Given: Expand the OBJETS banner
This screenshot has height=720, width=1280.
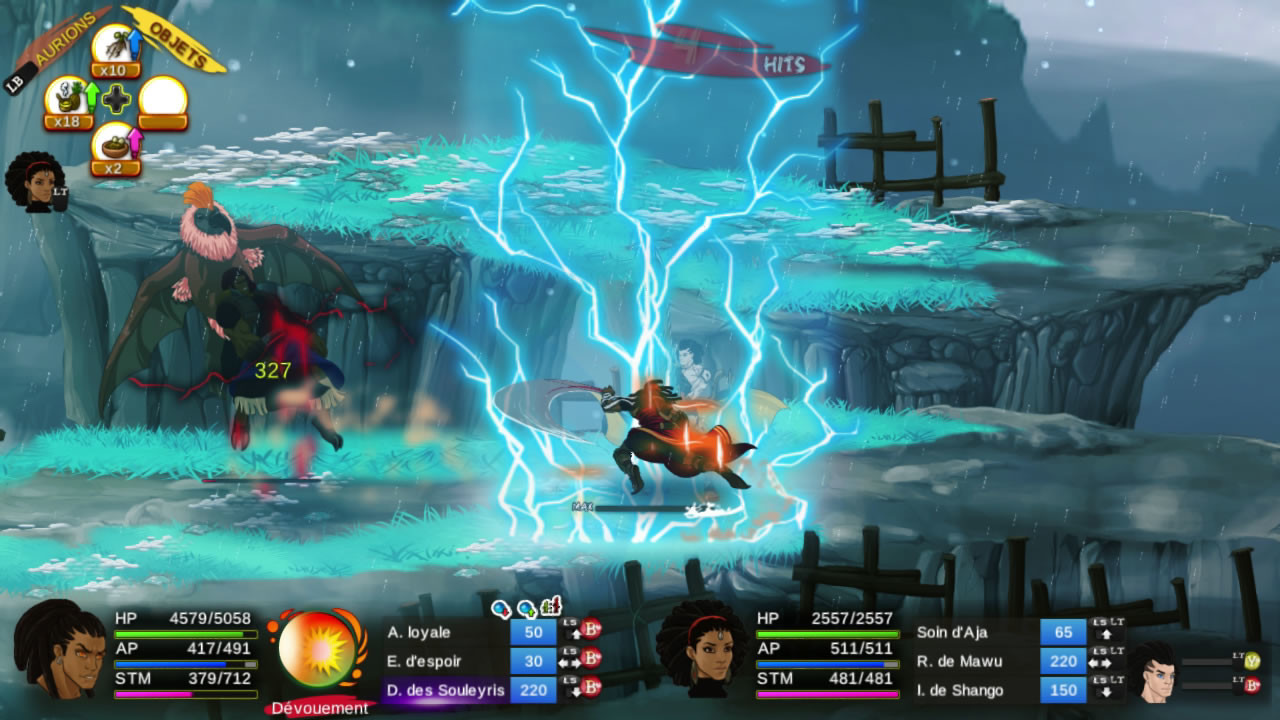Looking at the screenshot, I should [x=178, y=43].
